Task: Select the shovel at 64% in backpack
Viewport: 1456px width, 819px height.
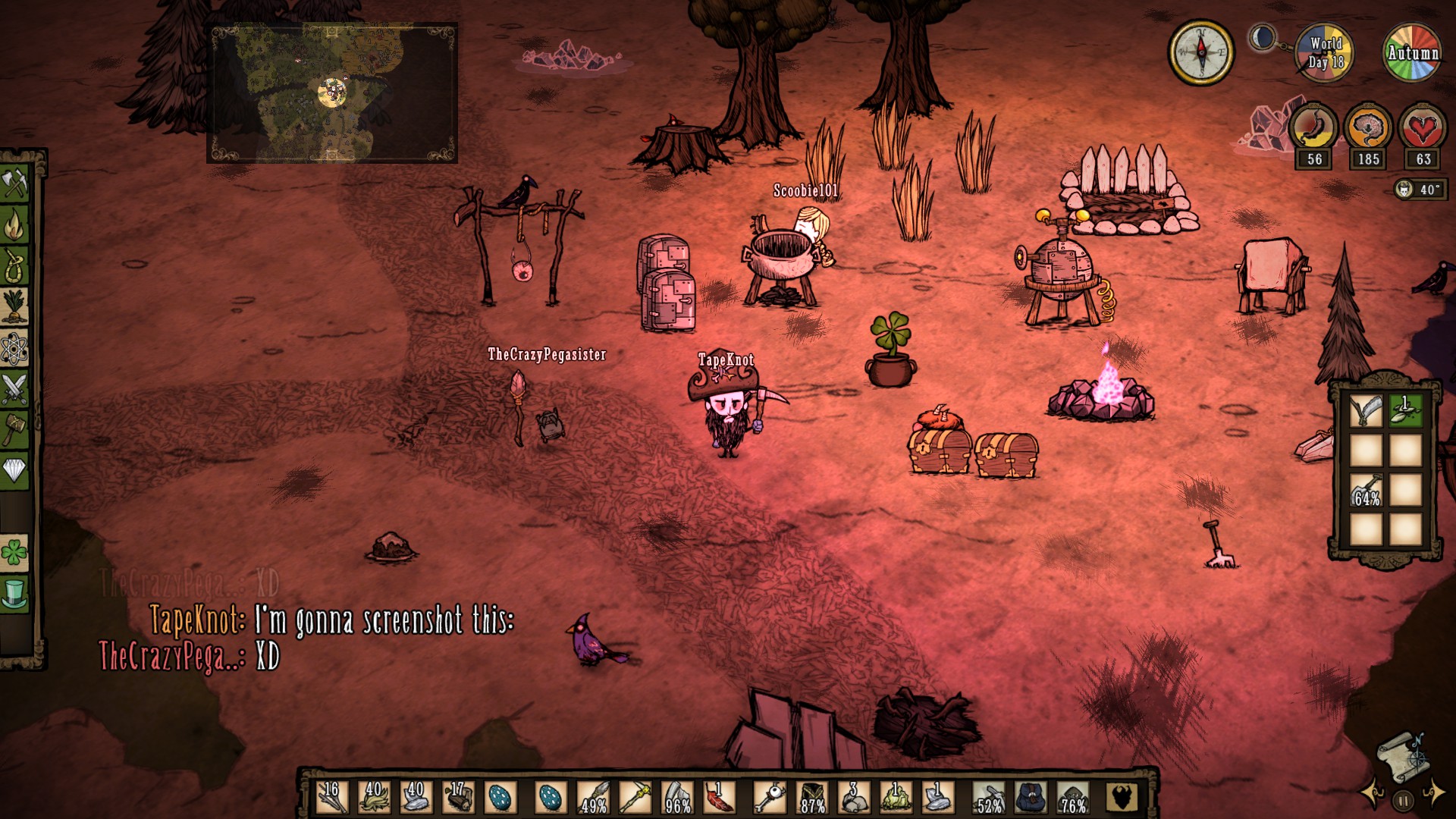Action: point(1367,491)
